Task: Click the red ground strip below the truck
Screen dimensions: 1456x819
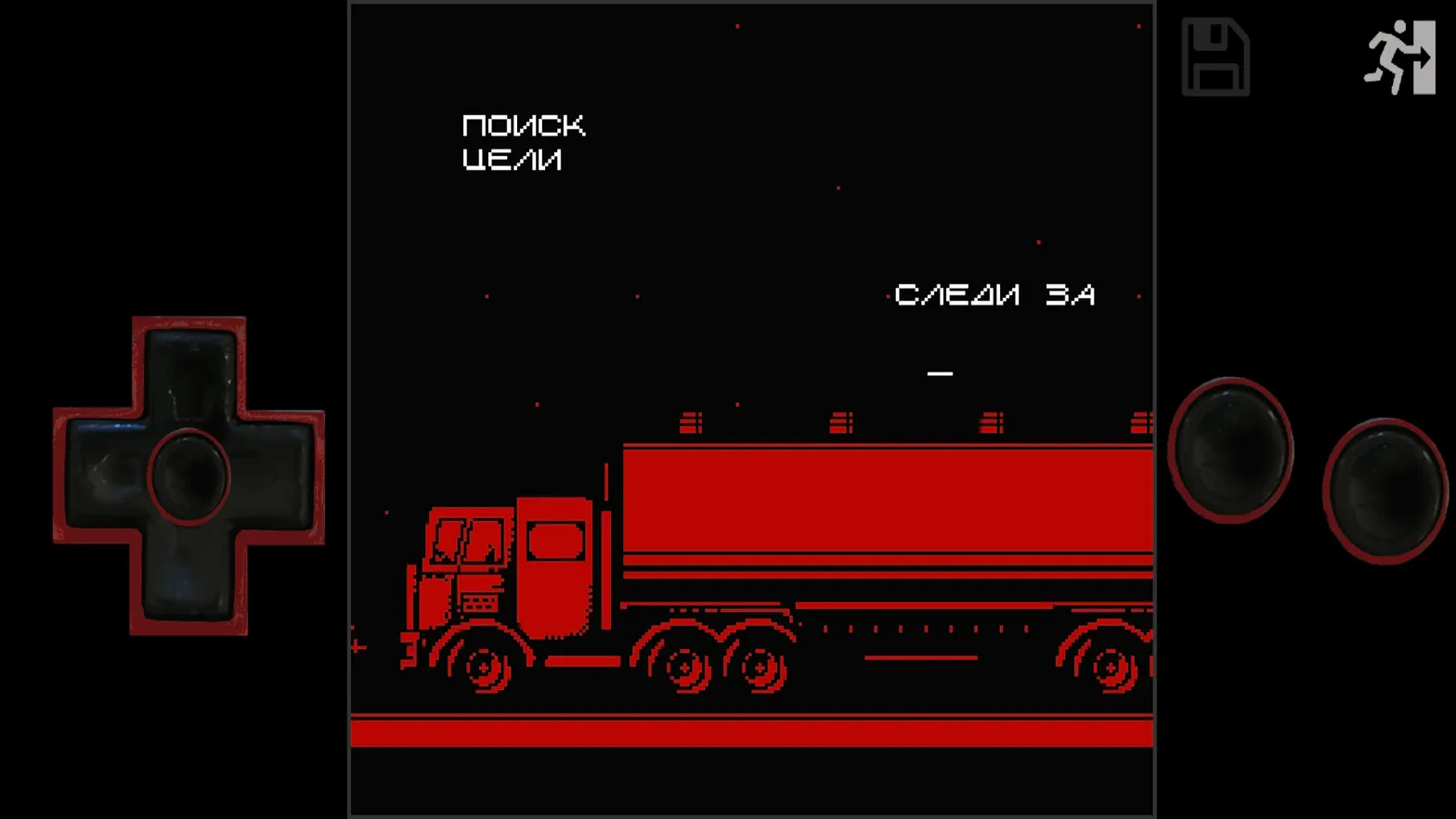Action: click(752, 731)
